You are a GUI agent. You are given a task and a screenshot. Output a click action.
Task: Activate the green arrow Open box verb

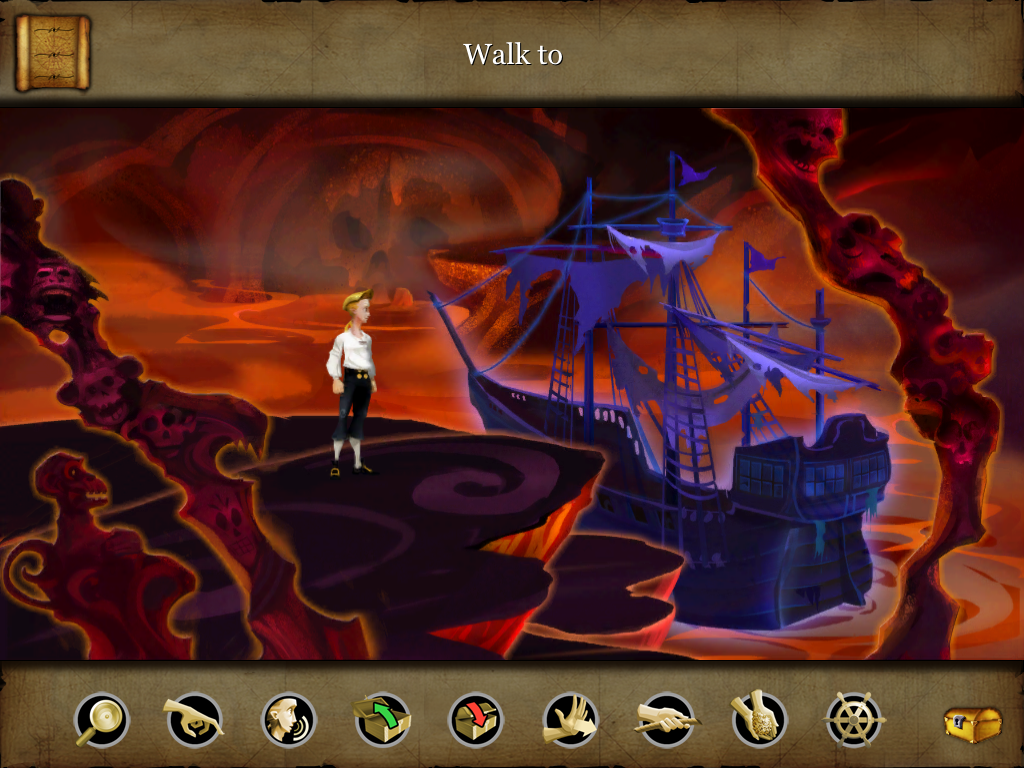(382, 720)
